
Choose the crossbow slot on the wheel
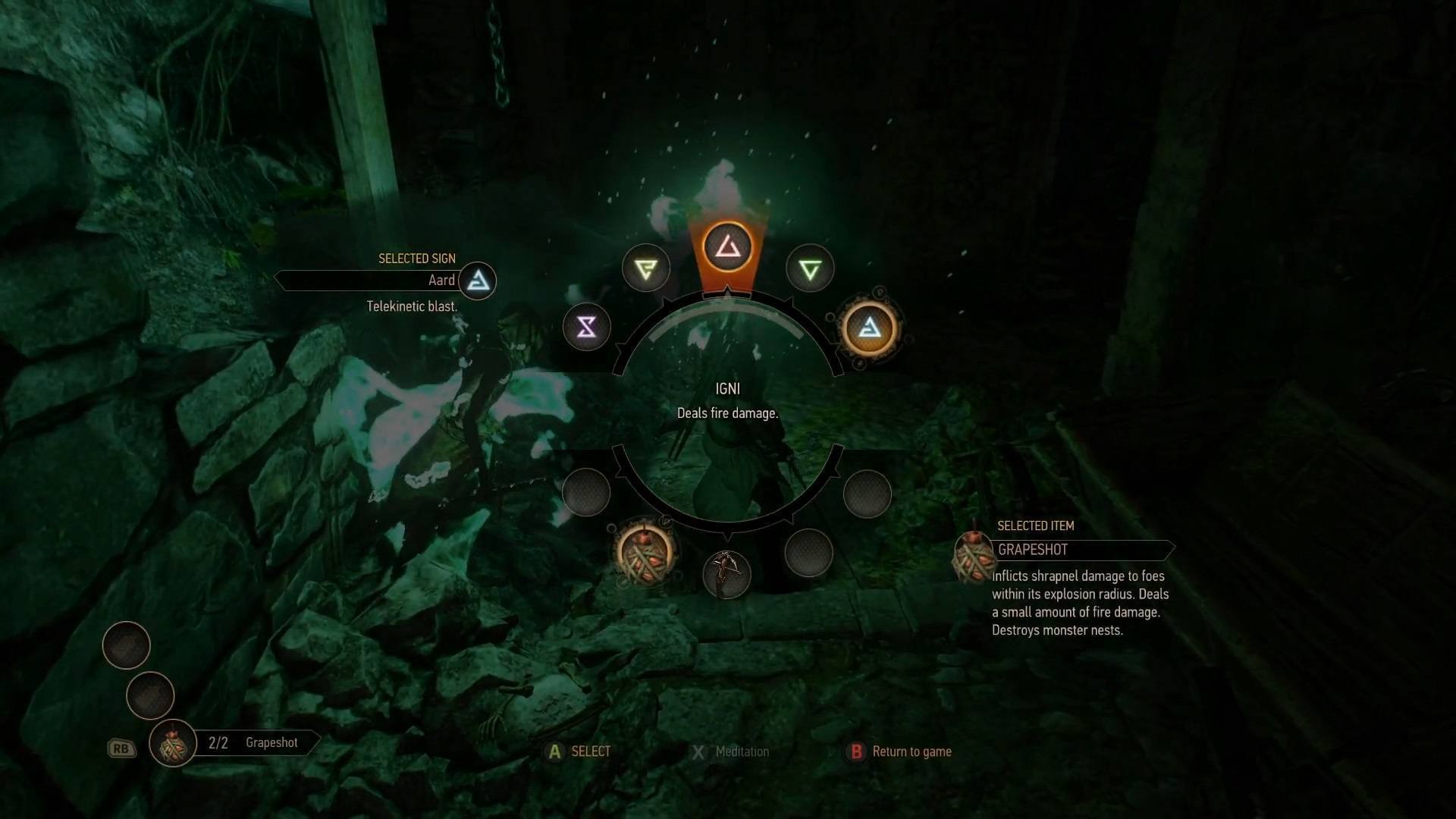(726, 574)
